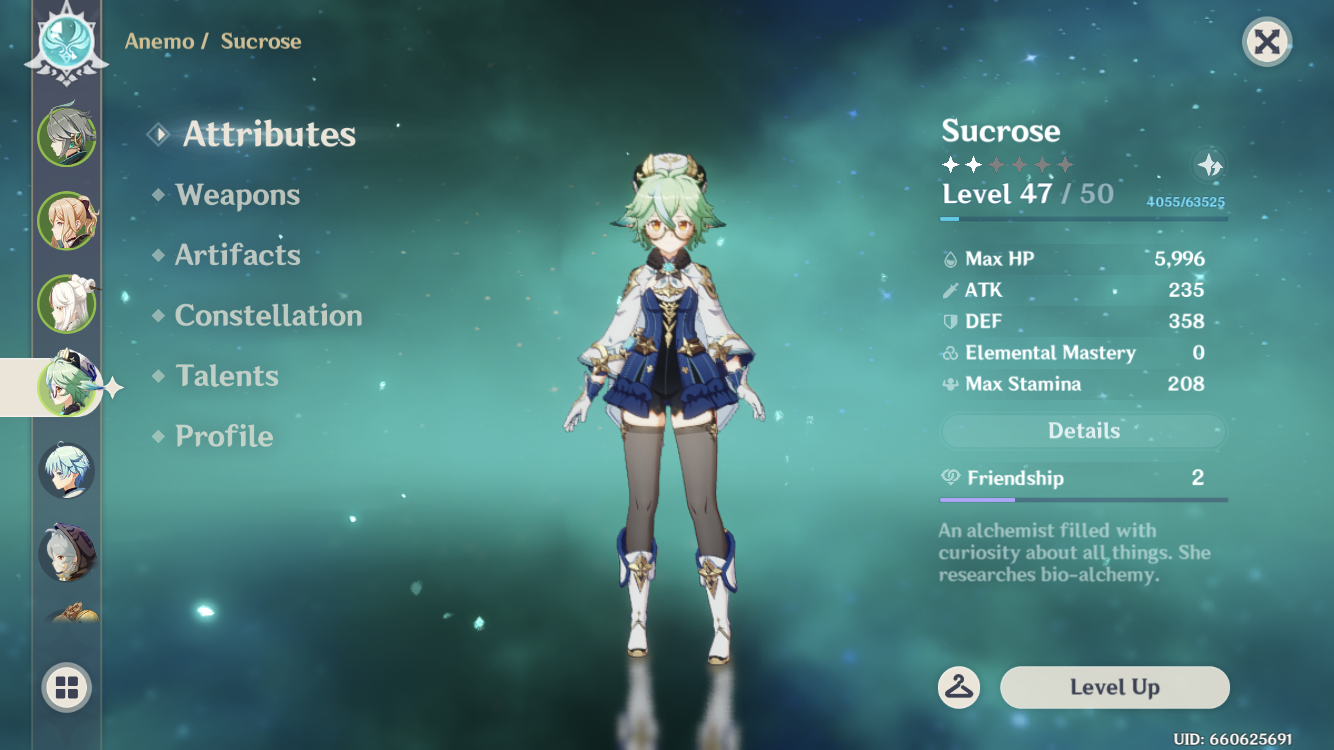Switch to the Weapons section

point(240,195)
